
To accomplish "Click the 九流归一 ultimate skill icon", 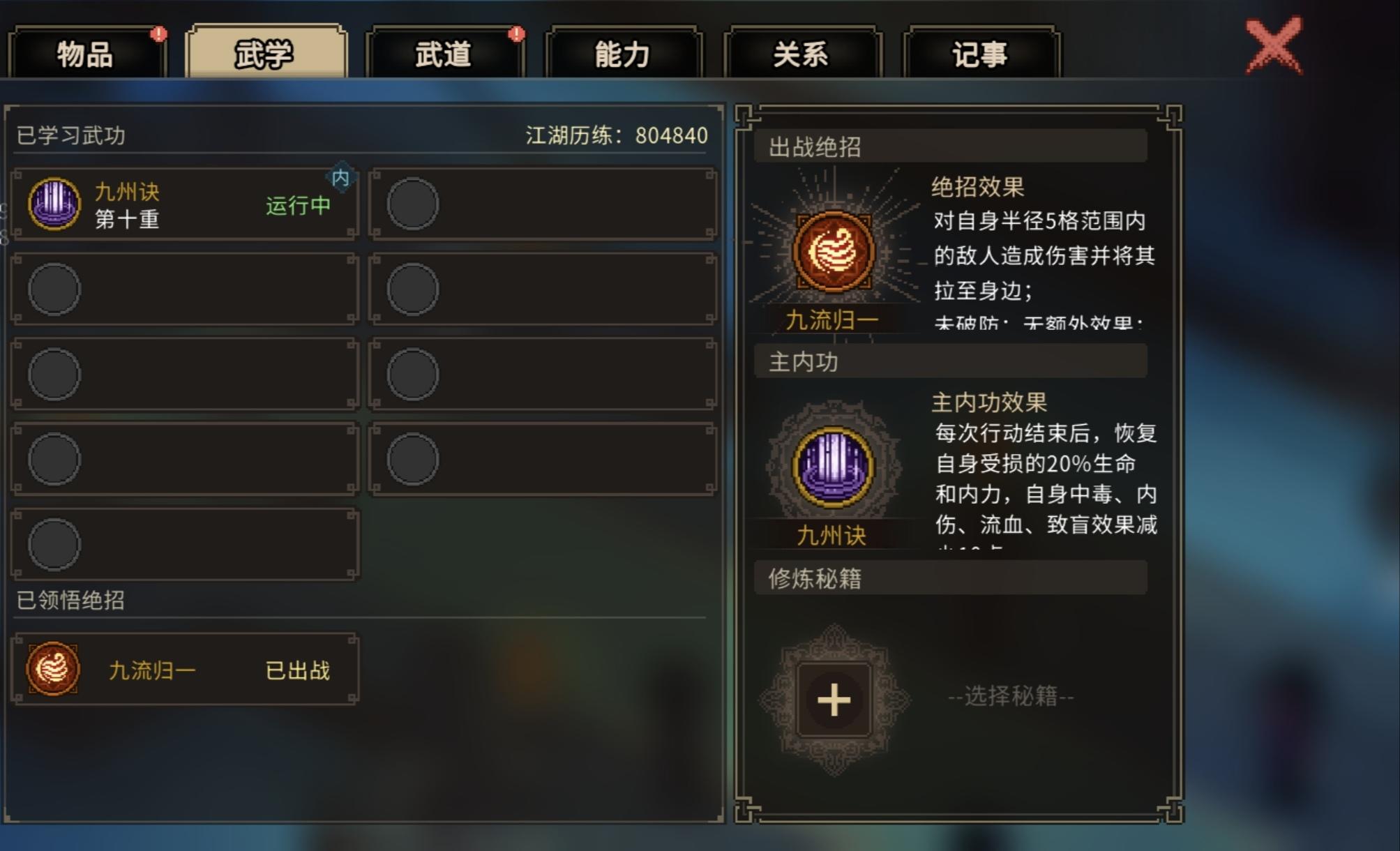I will (x=52, y=670).
